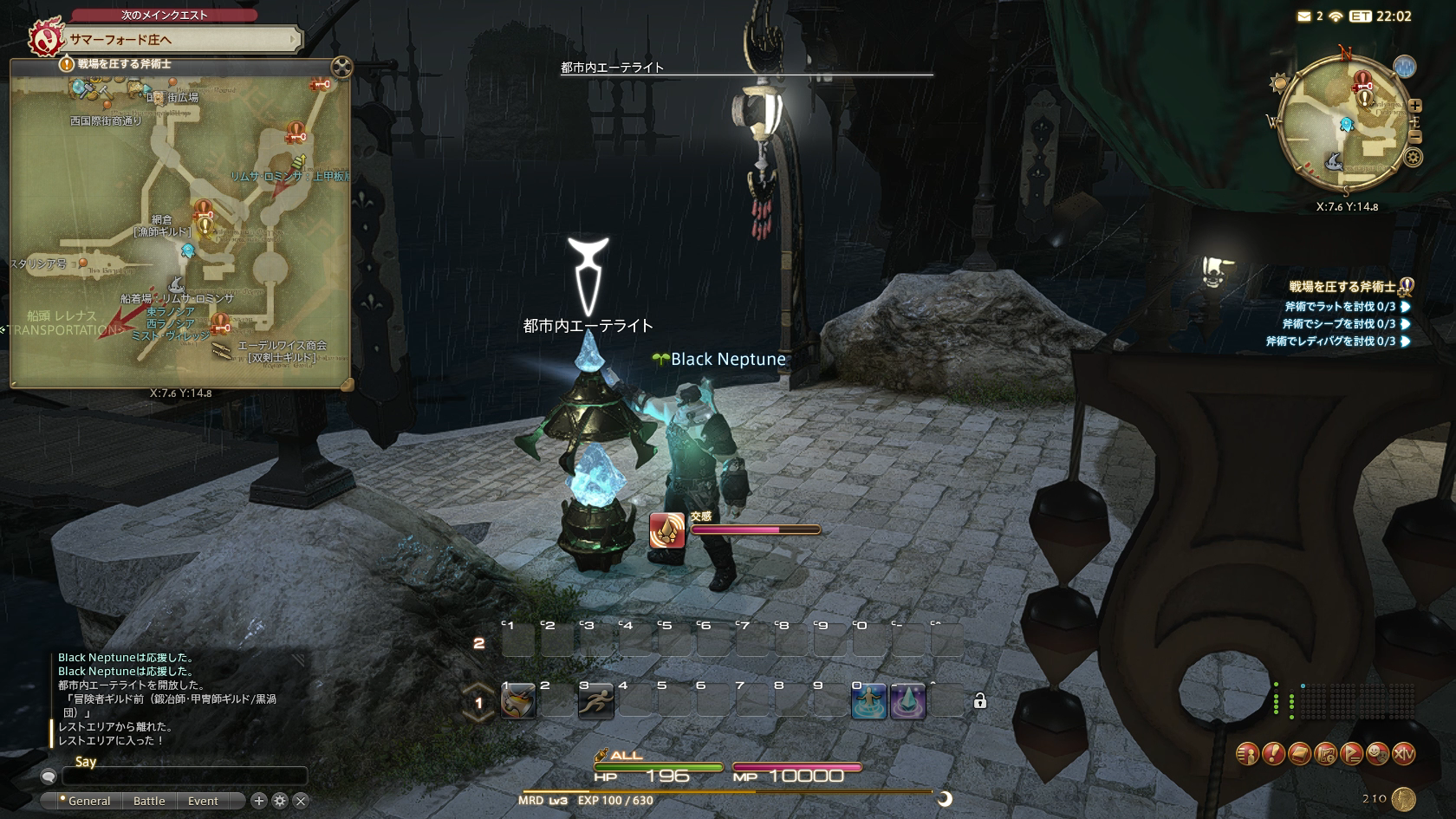The width and height of the screenshot is (1456, 819).
Task: Switch to the Event chat tab
Action: tap(203, 801)
